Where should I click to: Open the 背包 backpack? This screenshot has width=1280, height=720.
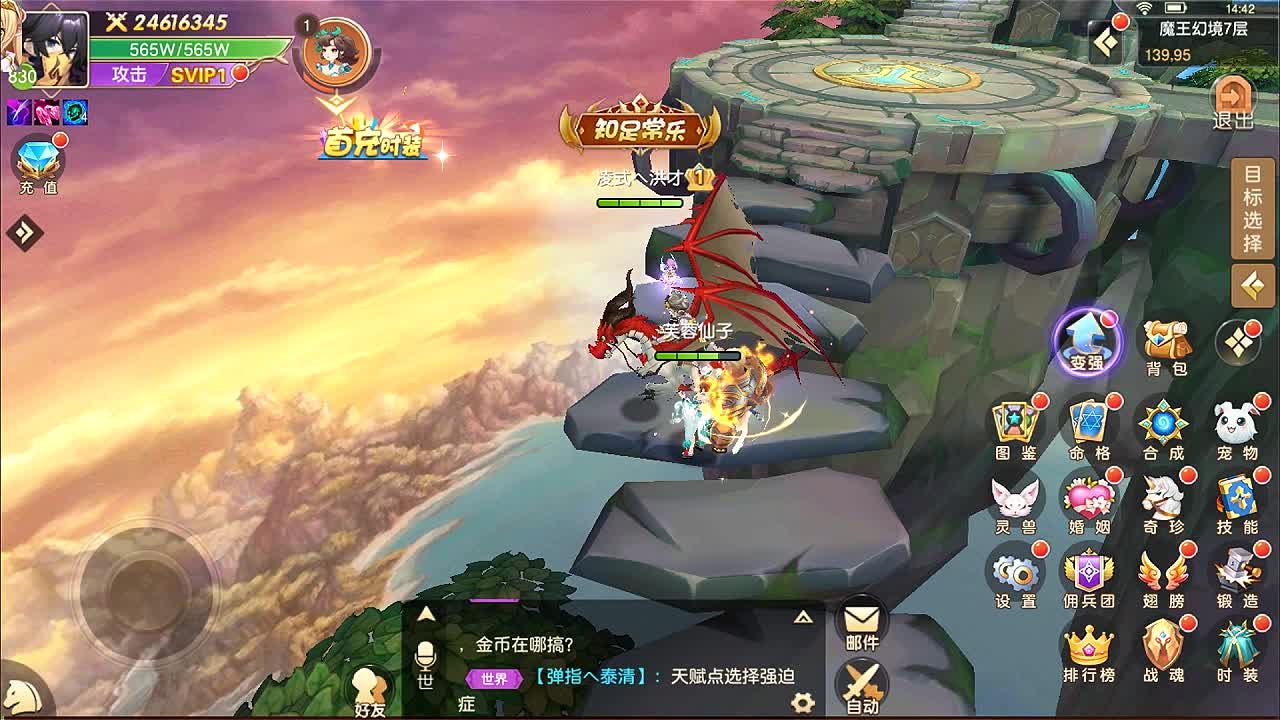pos(1166,345)
